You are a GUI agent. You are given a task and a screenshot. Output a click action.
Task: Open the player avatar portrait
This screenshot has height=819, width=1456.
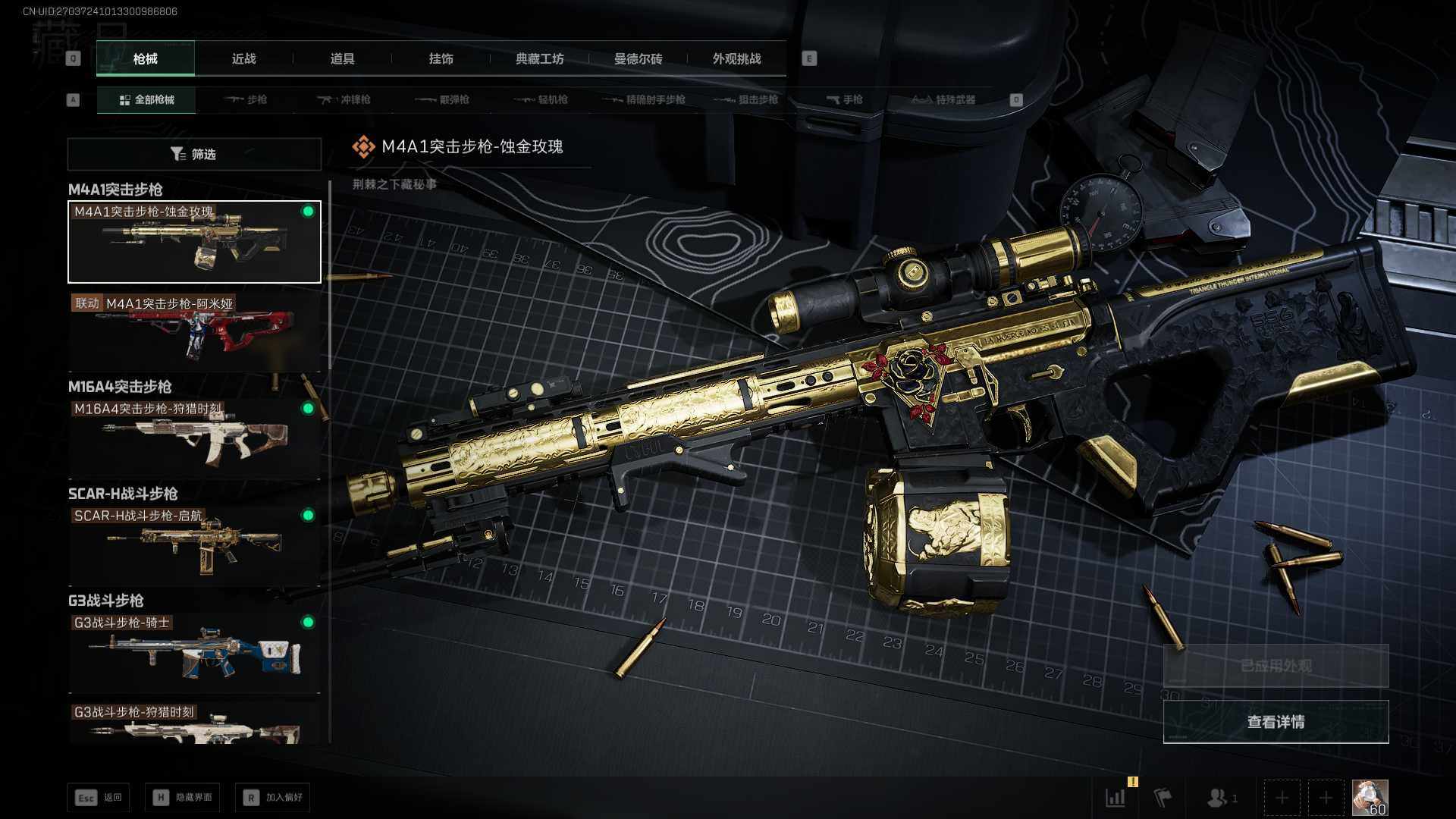coord(1370,798)
